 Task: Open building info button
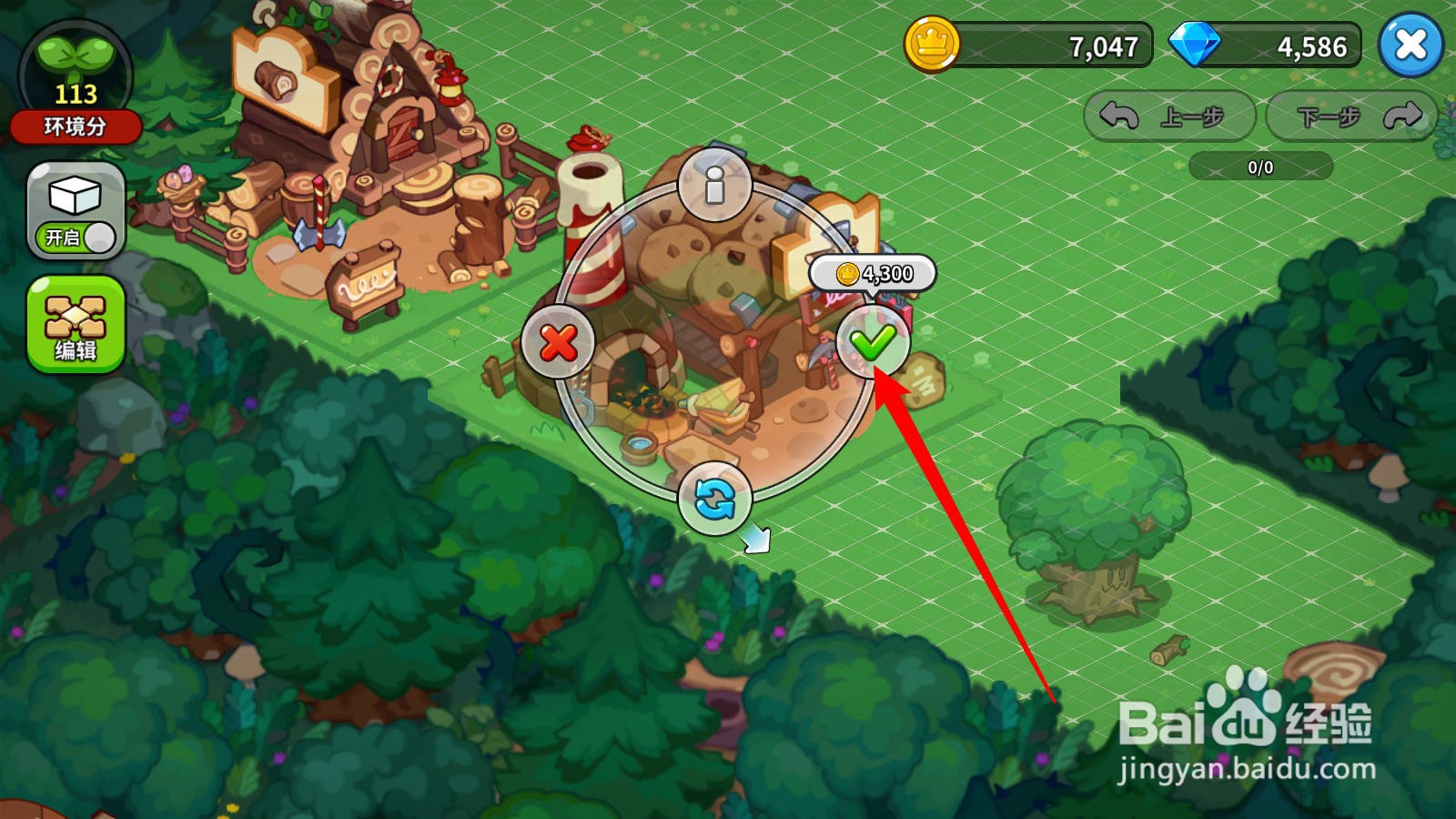pyautogui.click(x=715, y=185)
